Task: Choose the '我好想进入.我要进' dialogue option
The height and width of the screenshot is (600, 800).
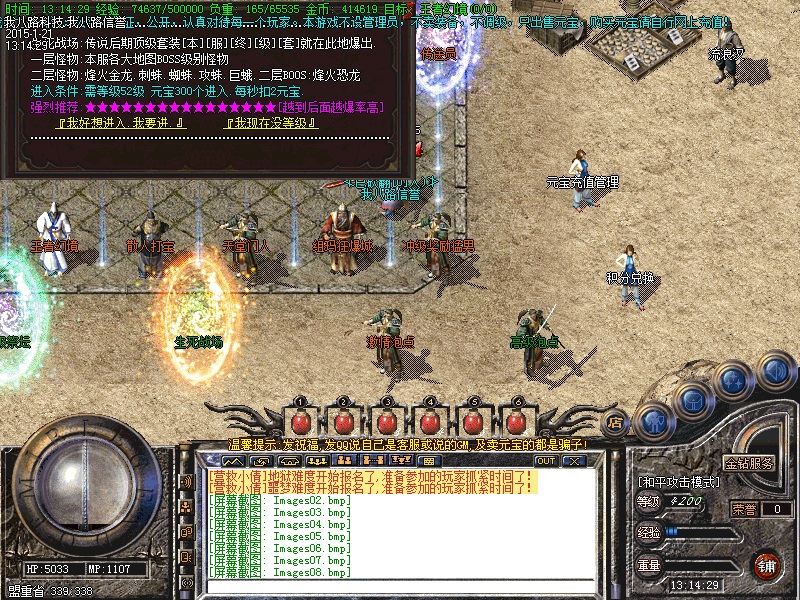Action: 122,123
